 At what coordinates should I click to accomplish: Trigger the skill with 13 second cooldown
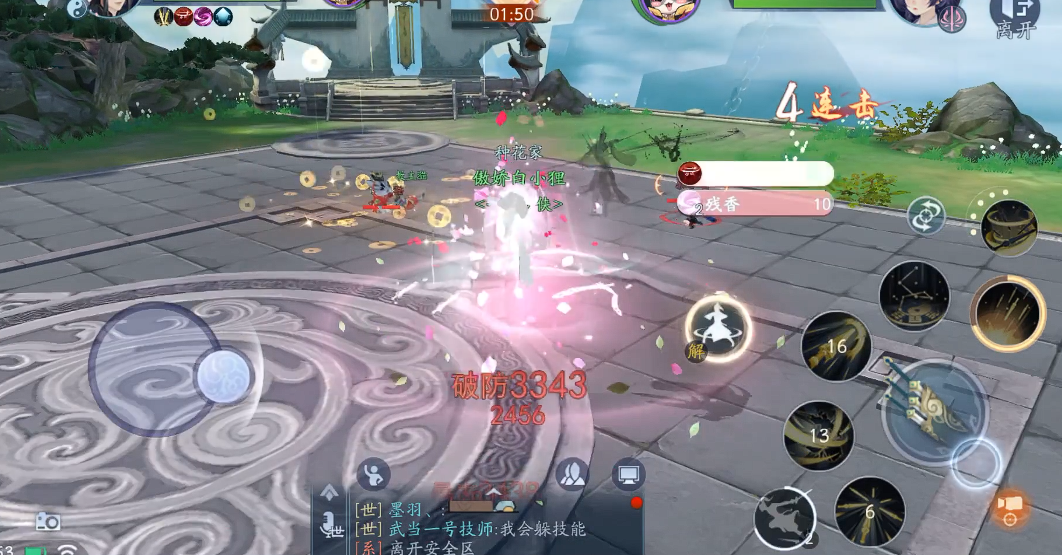[818, 435]
